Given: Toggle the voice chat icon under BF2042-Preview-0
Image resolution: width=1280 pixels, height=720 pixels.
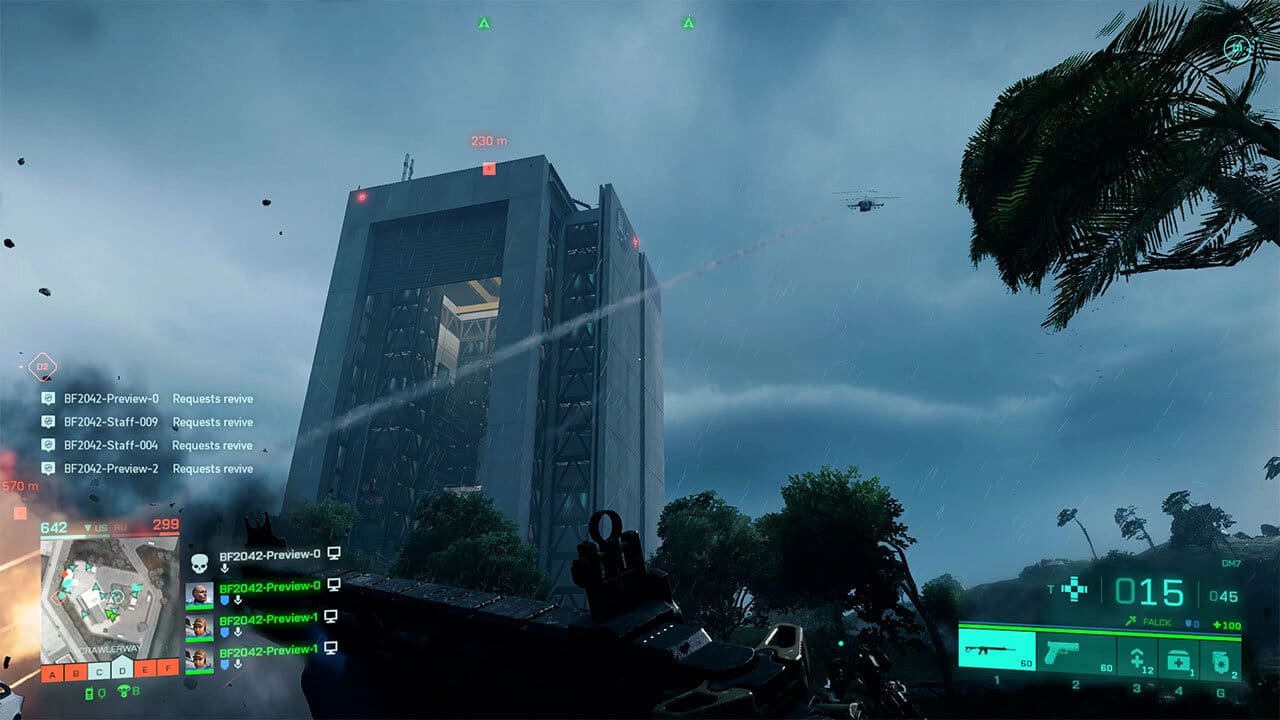Looking at the screenshot, I should [225, 570].
